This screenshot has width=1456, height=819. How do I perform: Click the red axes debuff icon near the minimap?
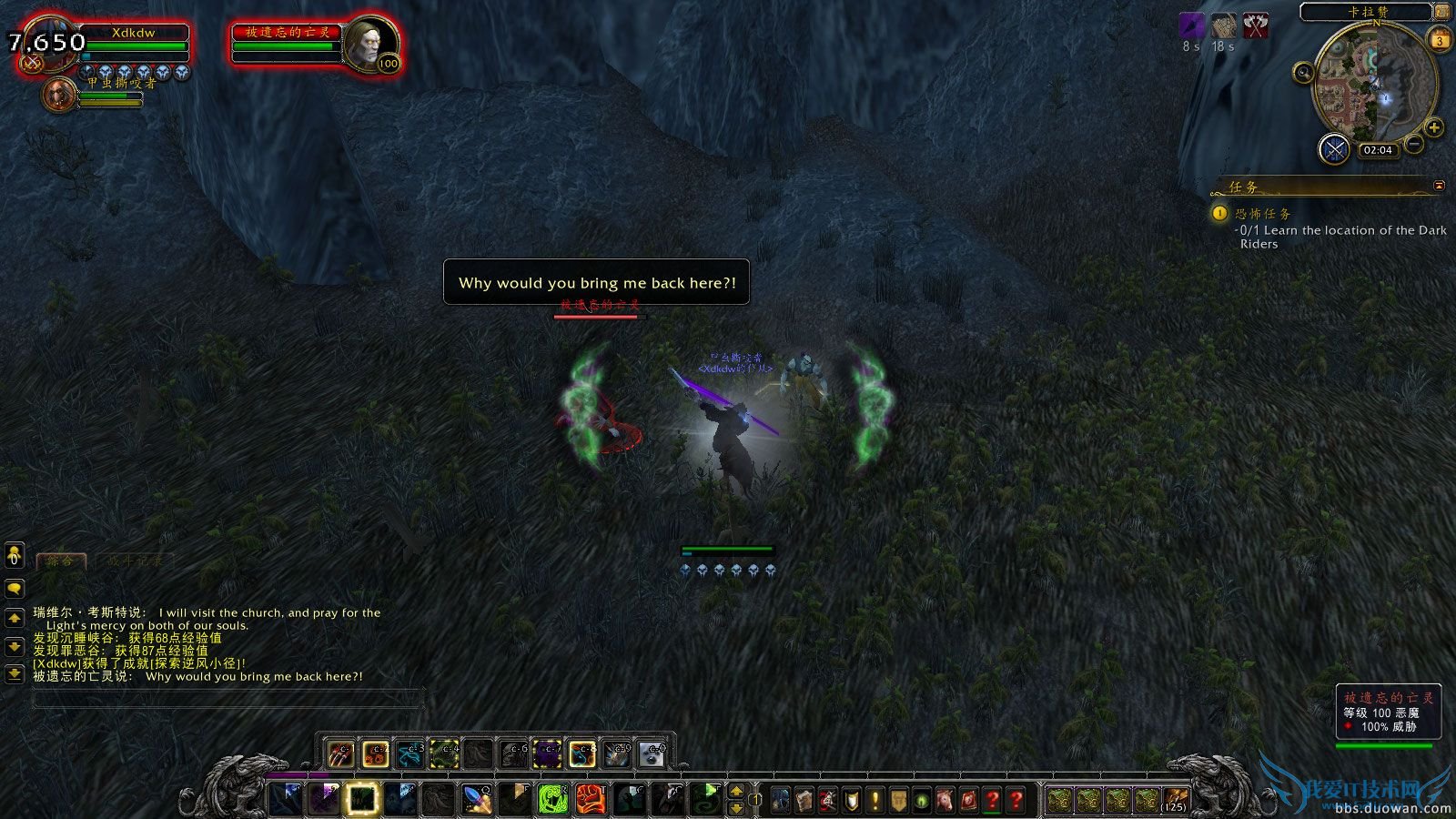1256,27
